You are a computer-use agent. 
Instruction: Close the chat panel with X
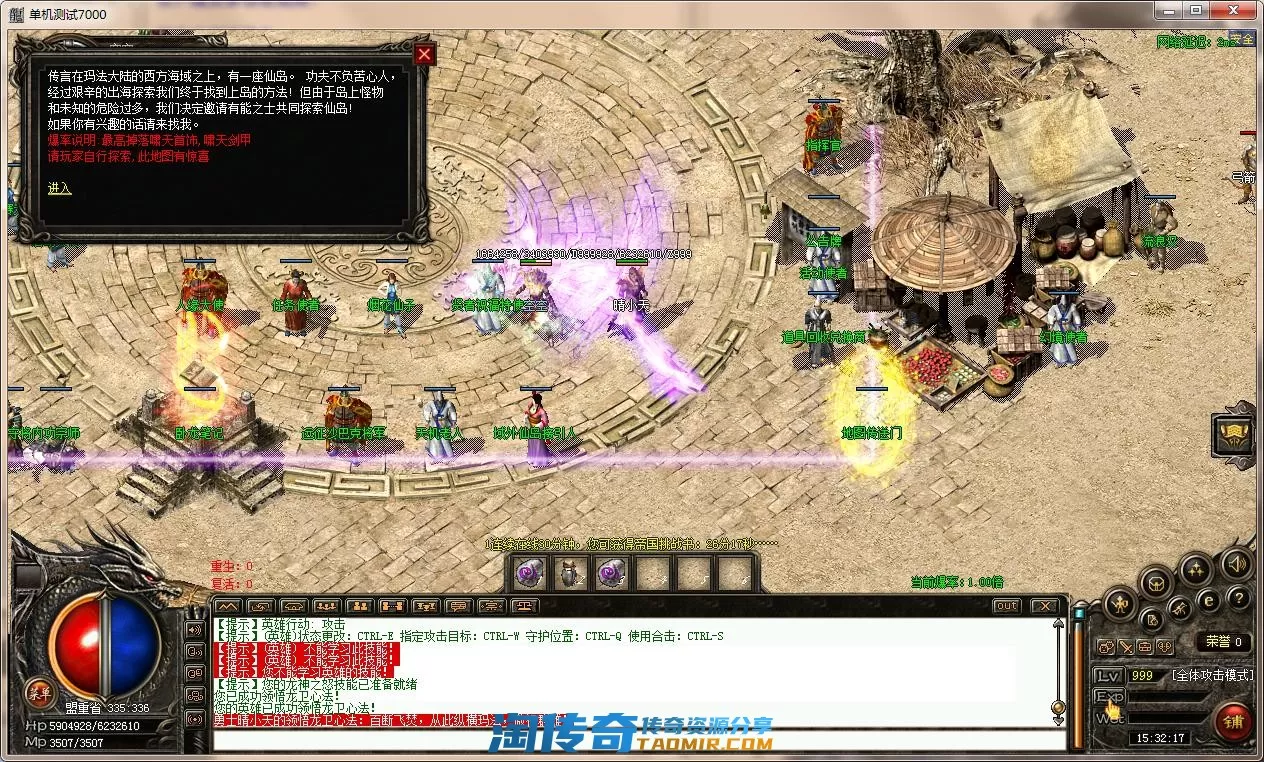click(x=1044, y=606)
